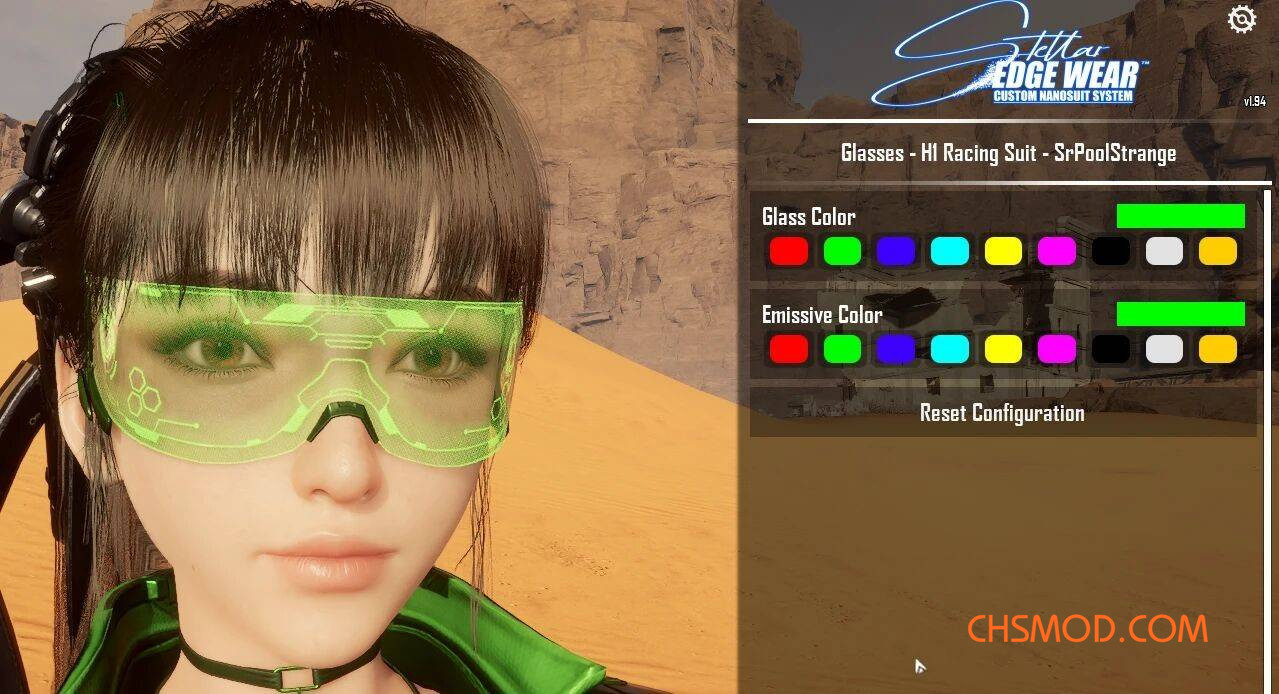
Task: Choose magenta for Glass Color
Action: tap(1057, 251)
